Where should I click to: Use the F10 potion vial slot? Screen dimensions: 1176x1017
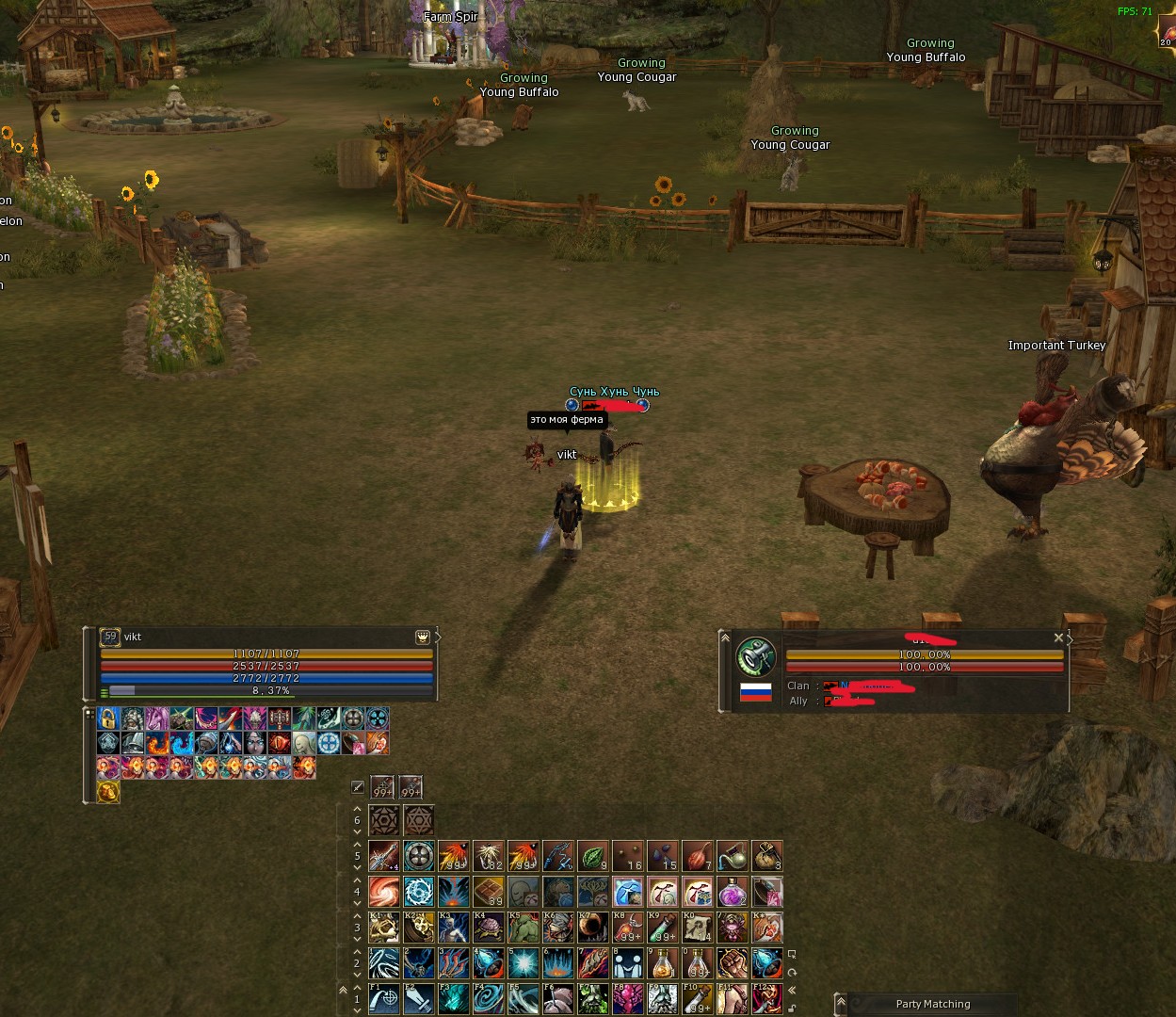[x=698, y=999]
